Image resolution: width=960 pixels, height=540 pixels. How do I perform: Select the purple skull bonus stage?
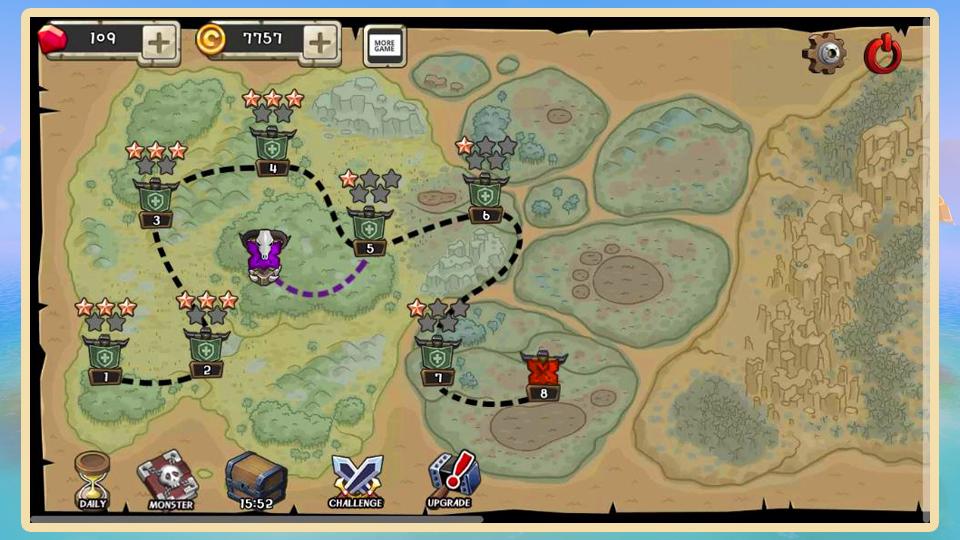(x=264, y=255)
